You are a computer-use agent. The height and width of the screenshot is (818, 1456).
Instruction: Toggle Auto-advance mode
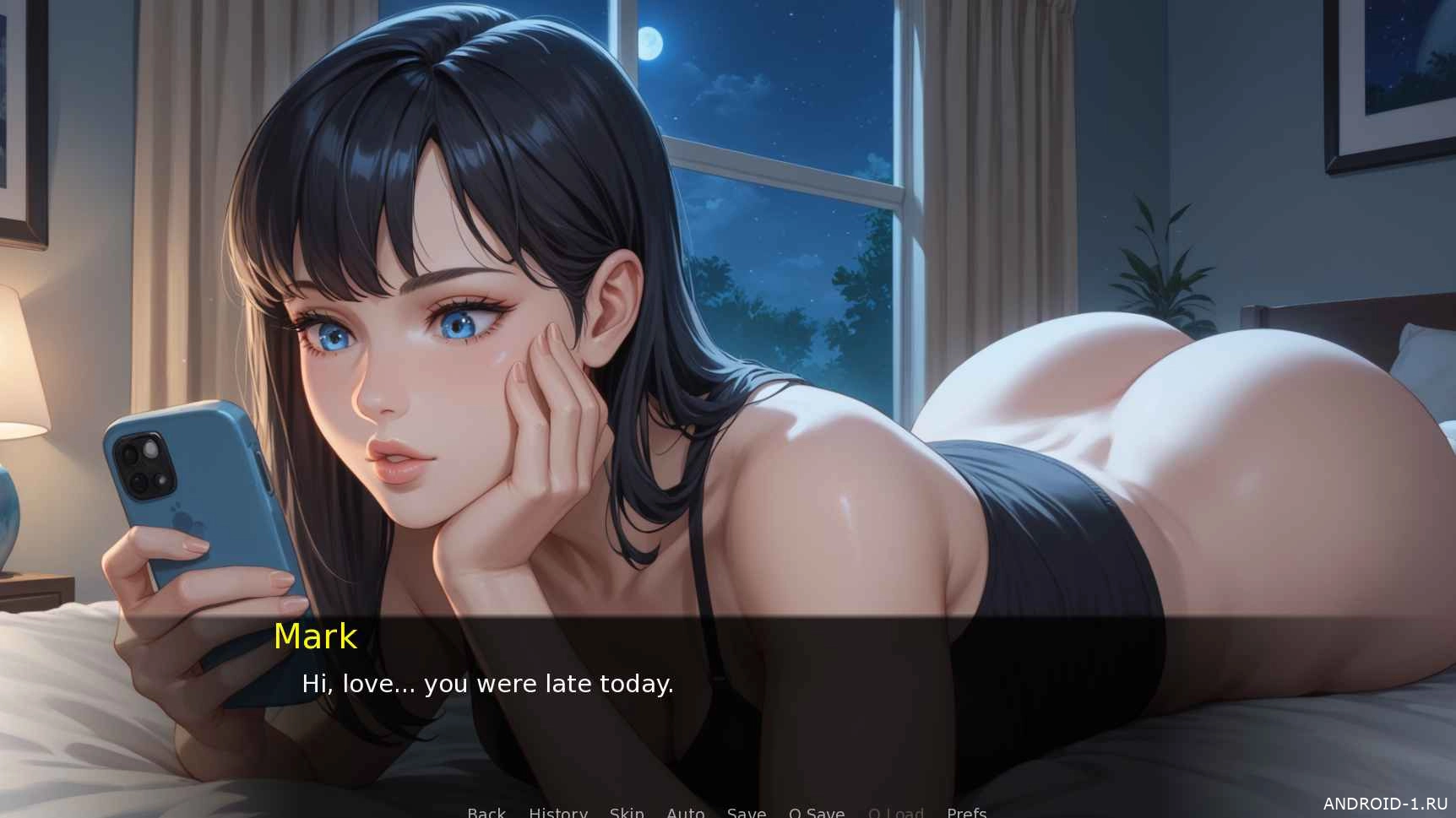point(685,812)
